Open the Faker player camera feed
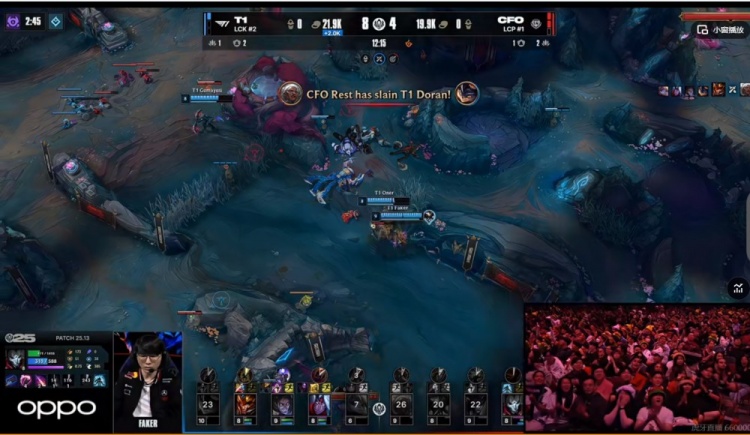 coord(147,382)
